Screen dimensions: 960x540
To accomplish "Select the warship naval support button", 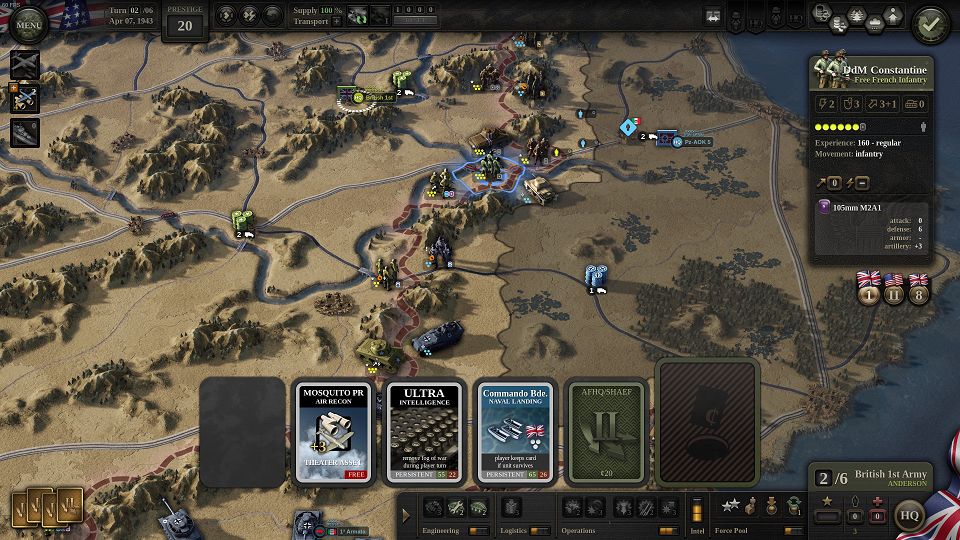I will pos(24,132).
